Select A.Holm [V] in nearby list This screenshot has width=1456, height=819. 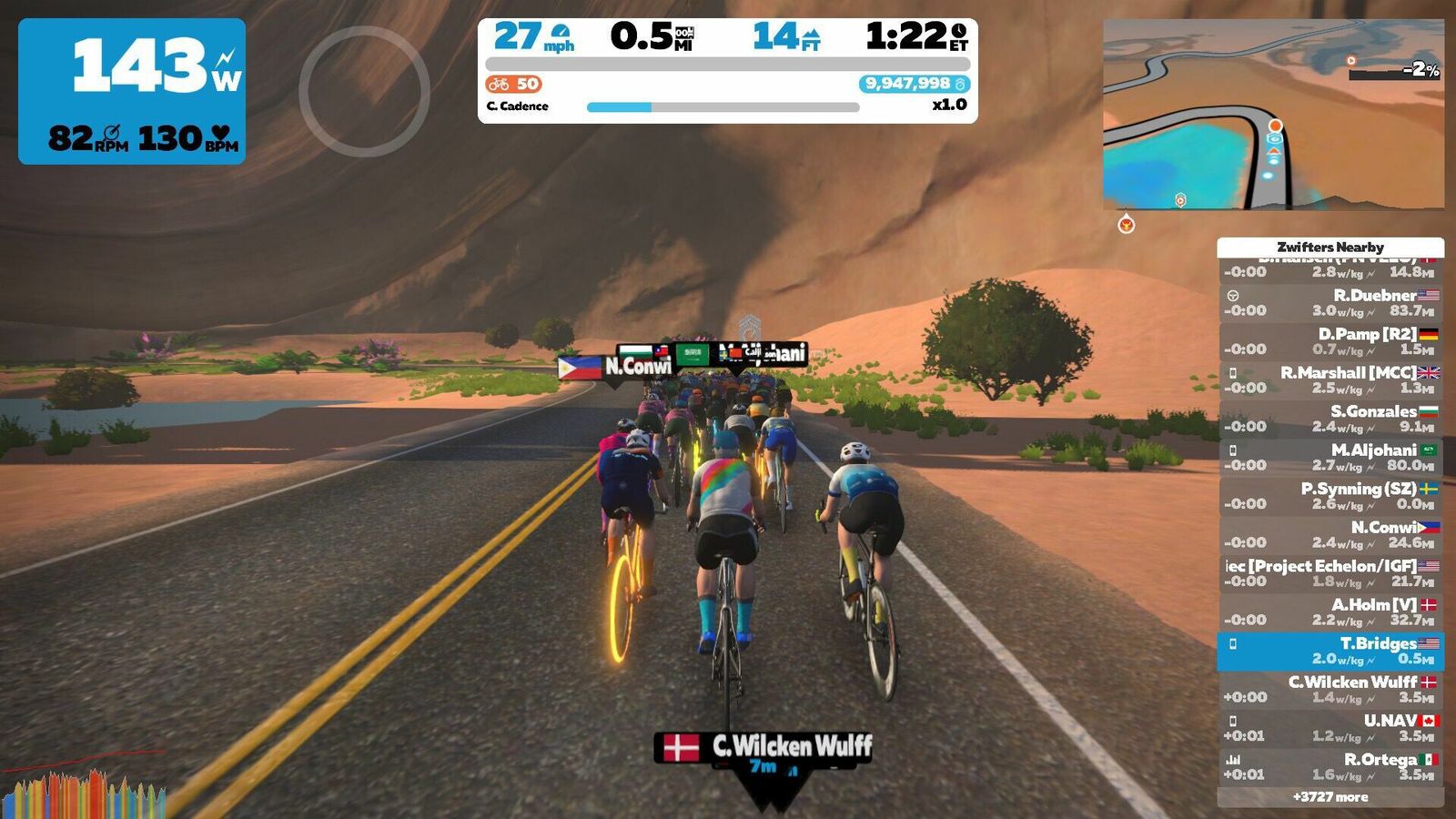(1330, 612)
